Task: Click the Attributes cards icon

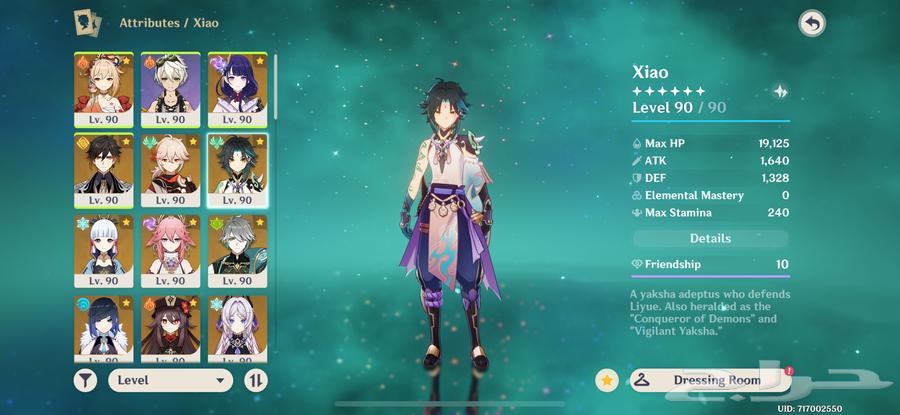Action: (x=87, y=21)
